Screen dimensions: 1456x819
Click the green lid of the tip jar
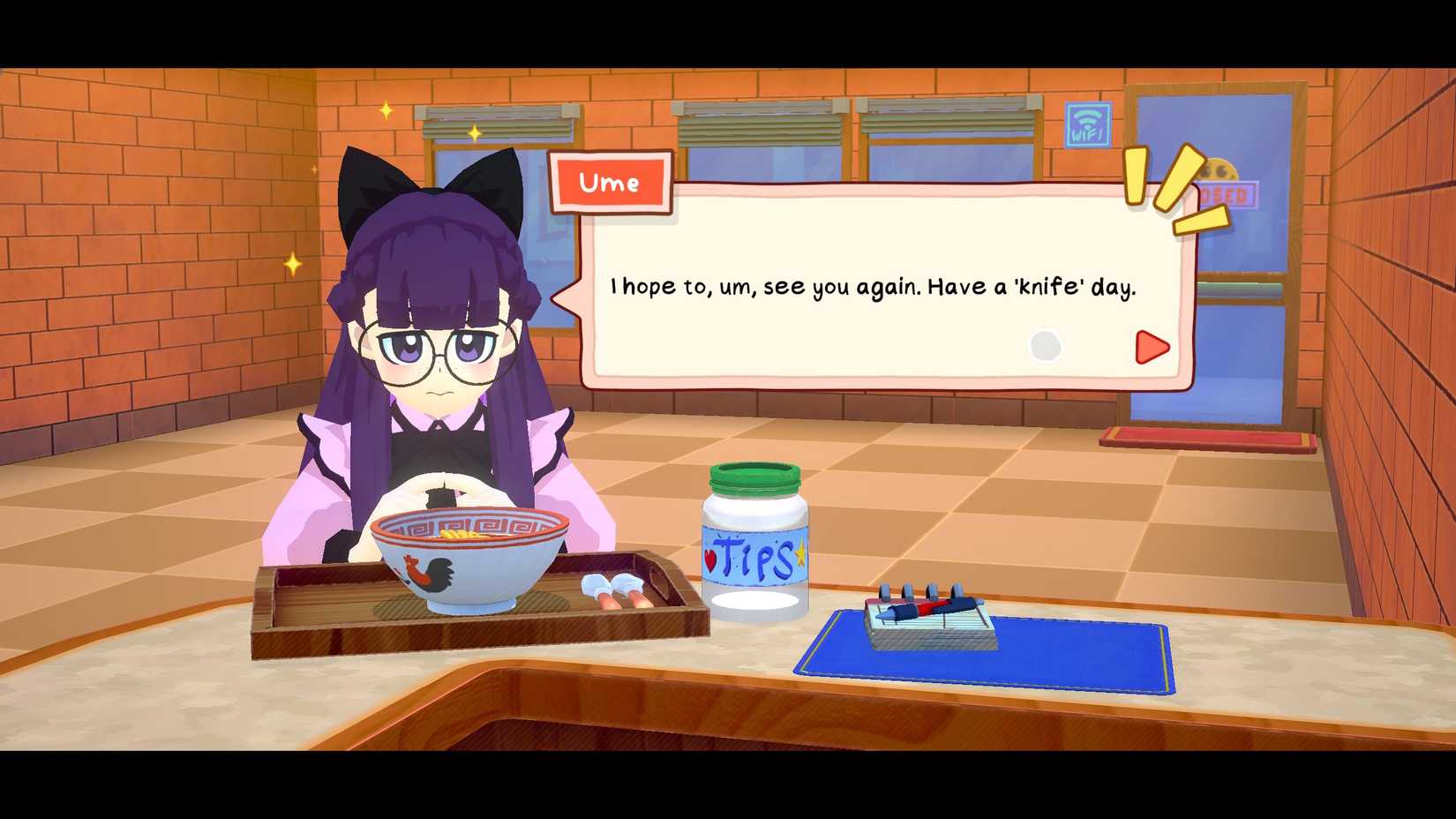[x=754, y=477]
